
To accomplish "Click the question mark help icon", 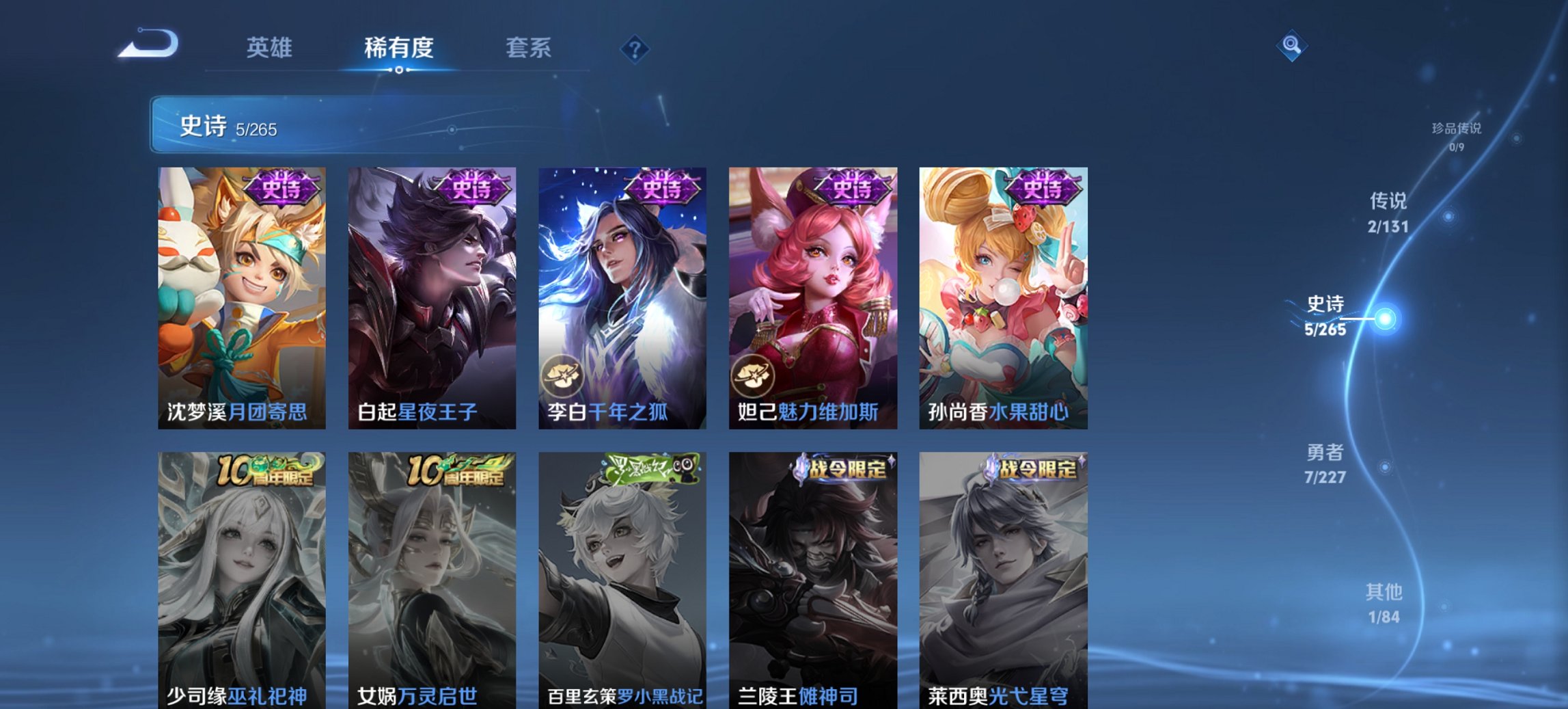I will coord(635,48).
